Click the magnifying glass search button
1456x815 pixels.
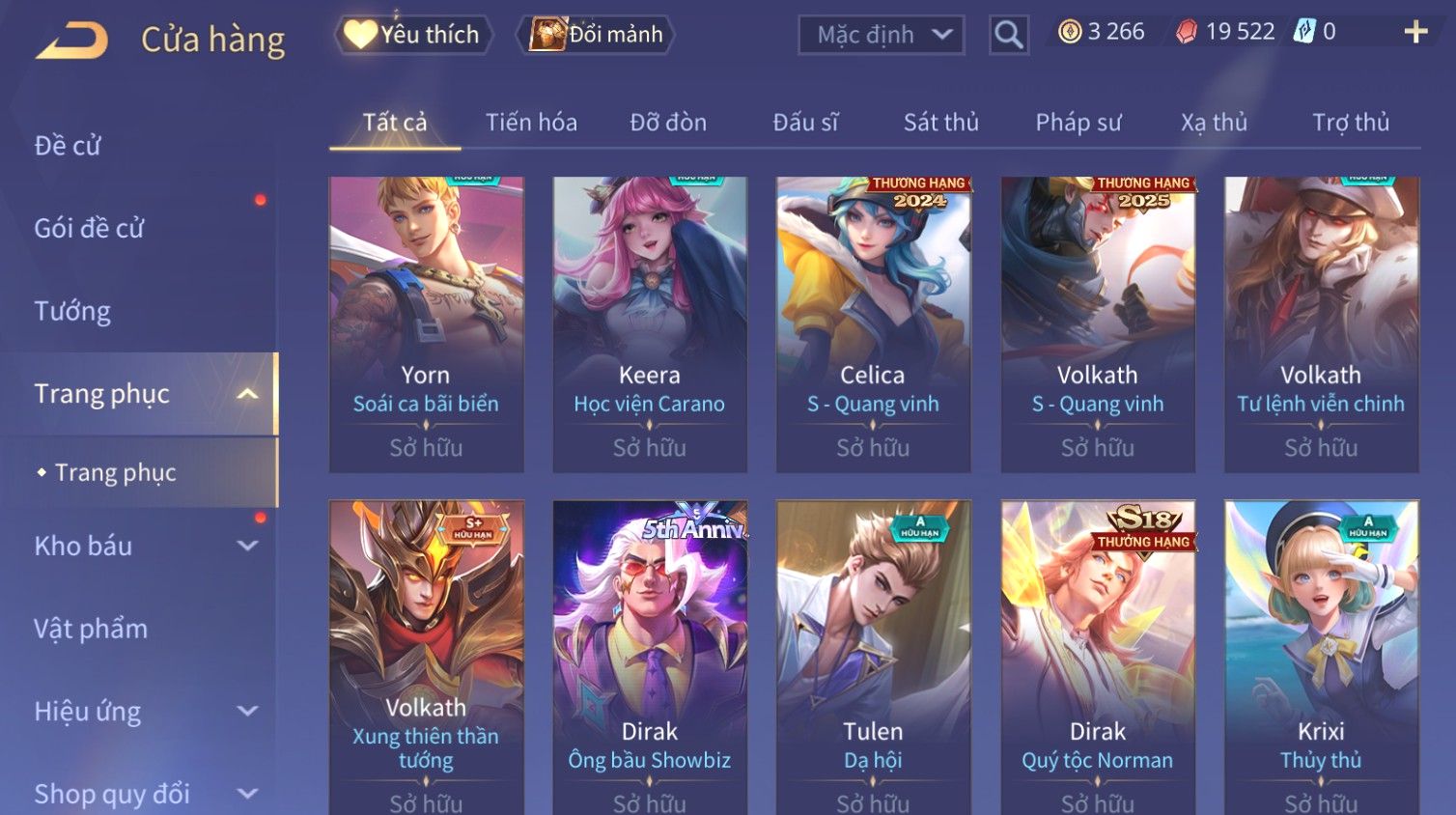point(1008,35)
